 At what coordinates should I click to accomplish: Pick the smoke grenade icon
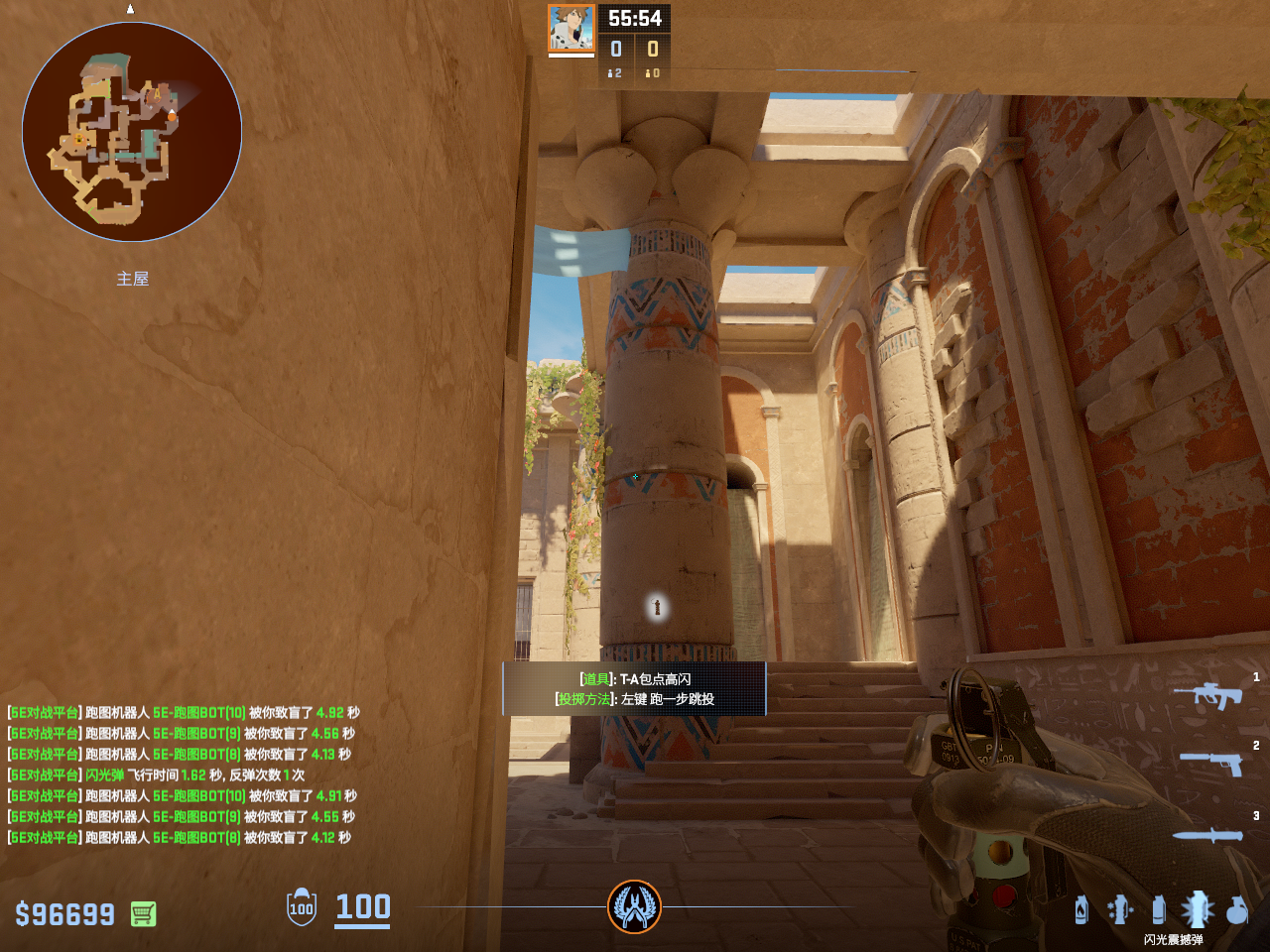point(1158,909)
